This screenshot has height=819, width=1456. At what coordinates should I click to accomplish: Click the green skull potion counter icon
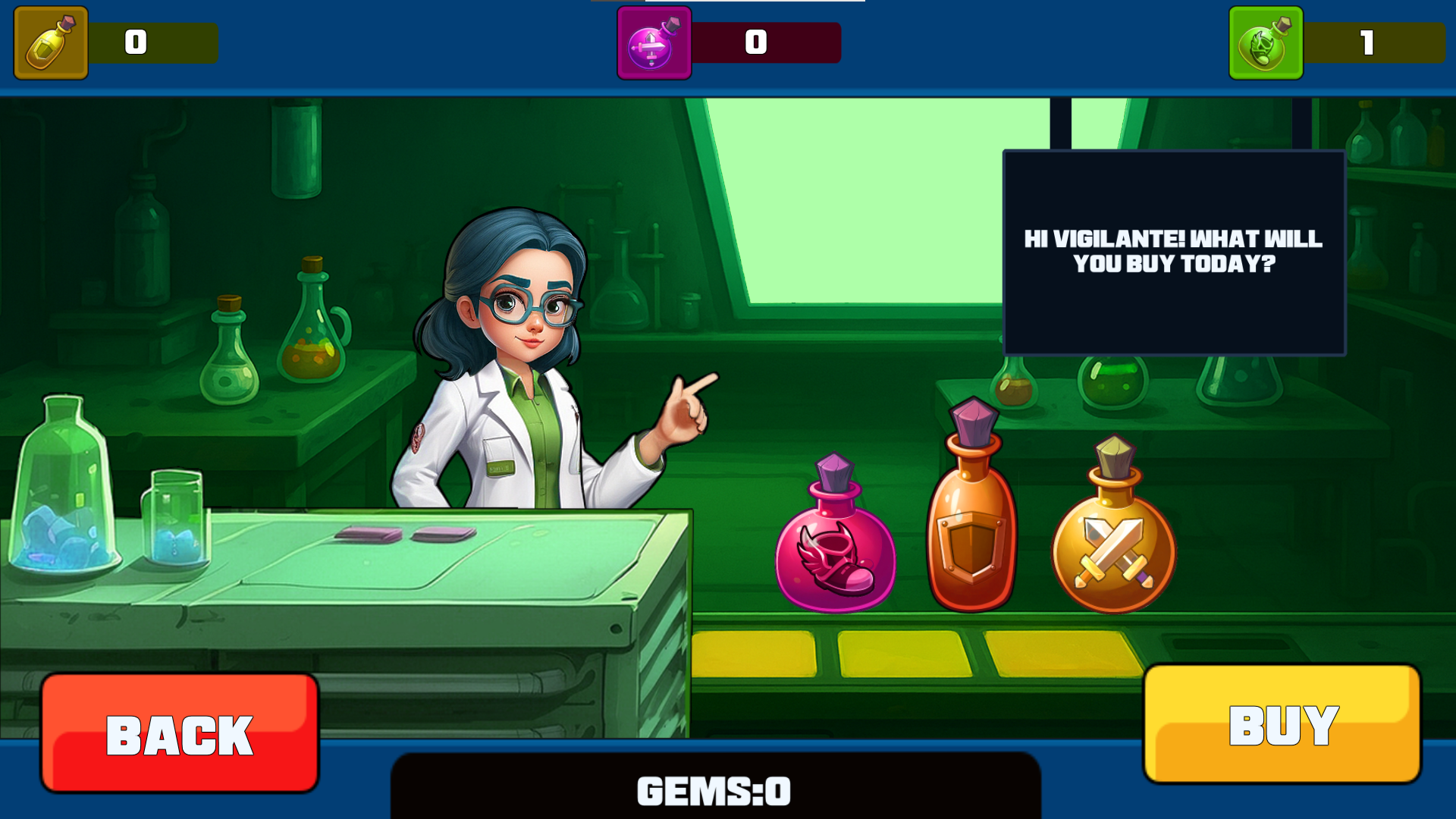[x=1265, y=43]
